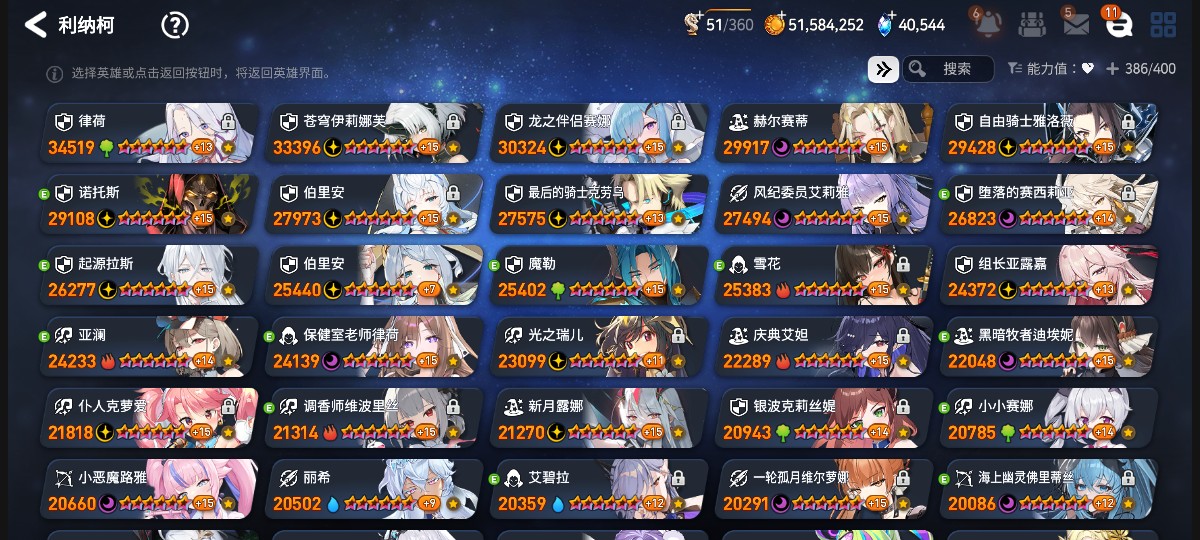Open the four-square grid menu
The image size is (1200, 540).
1163,25
